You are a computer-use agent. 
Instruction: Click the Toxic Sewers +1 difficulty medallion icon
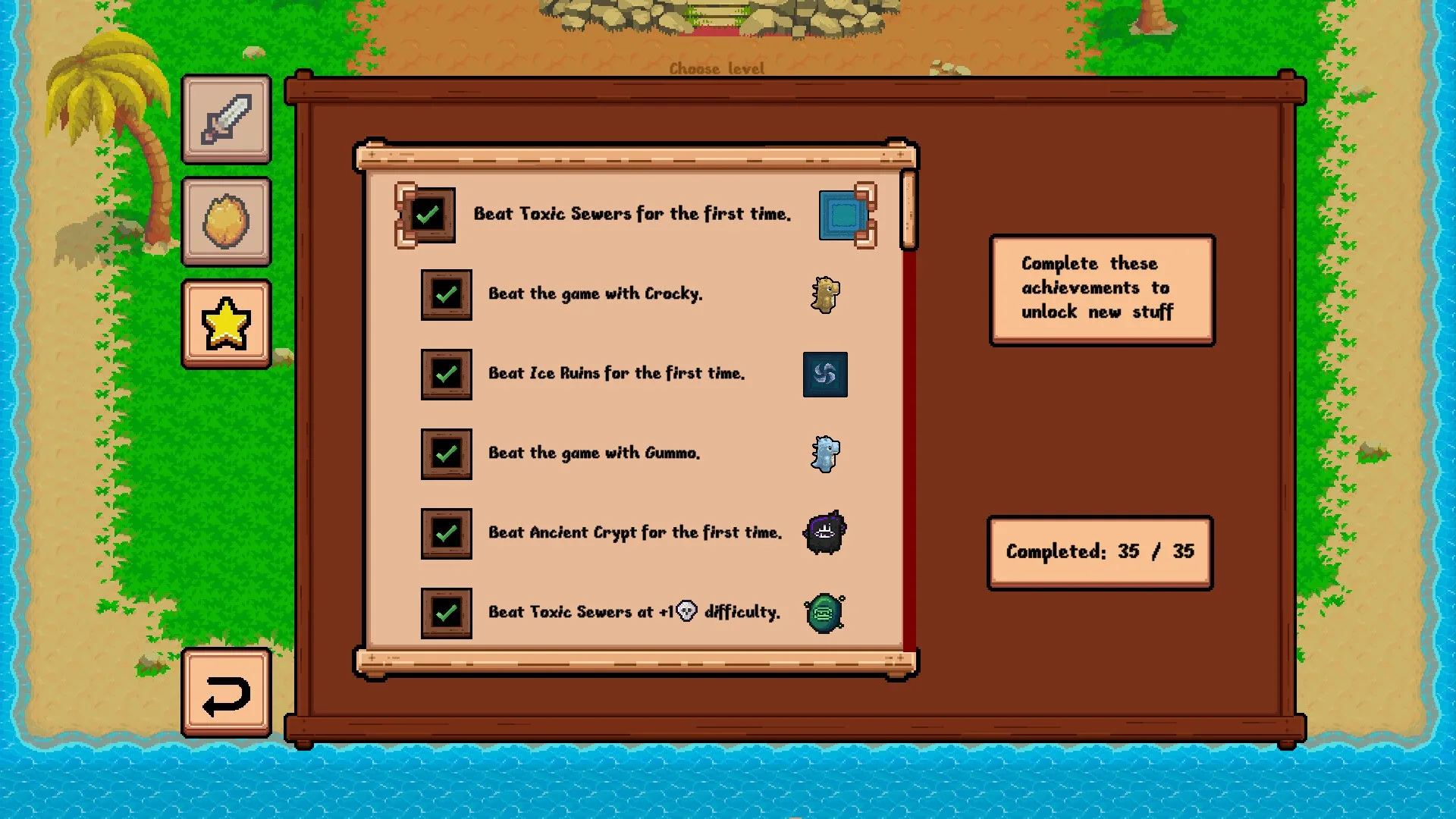point(824,613)
